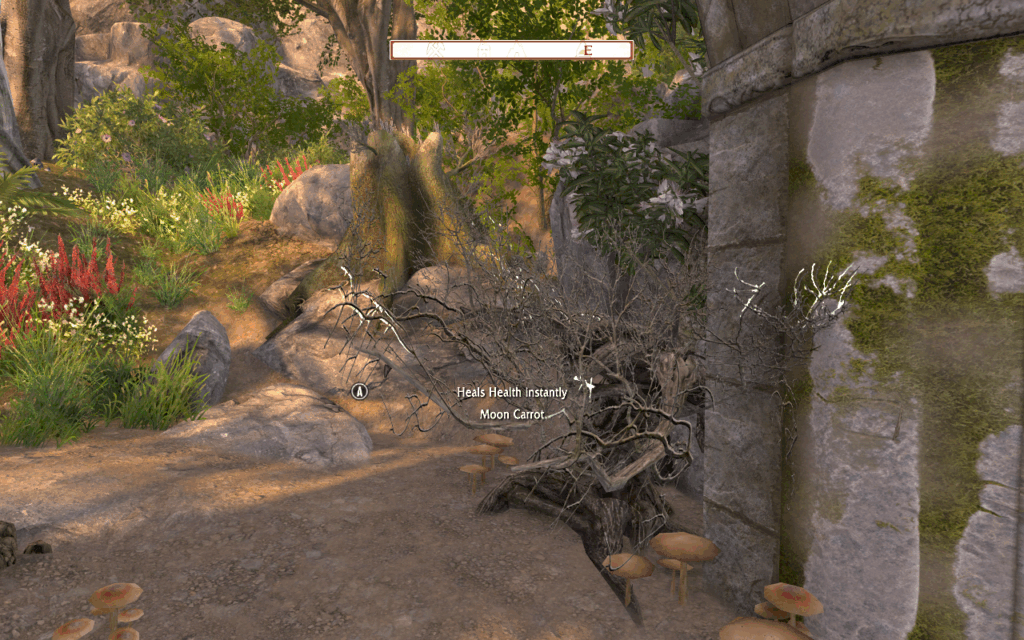Select the tent marker on the compass
This screenshot has height=640, width=1024.
coord(516,50)
